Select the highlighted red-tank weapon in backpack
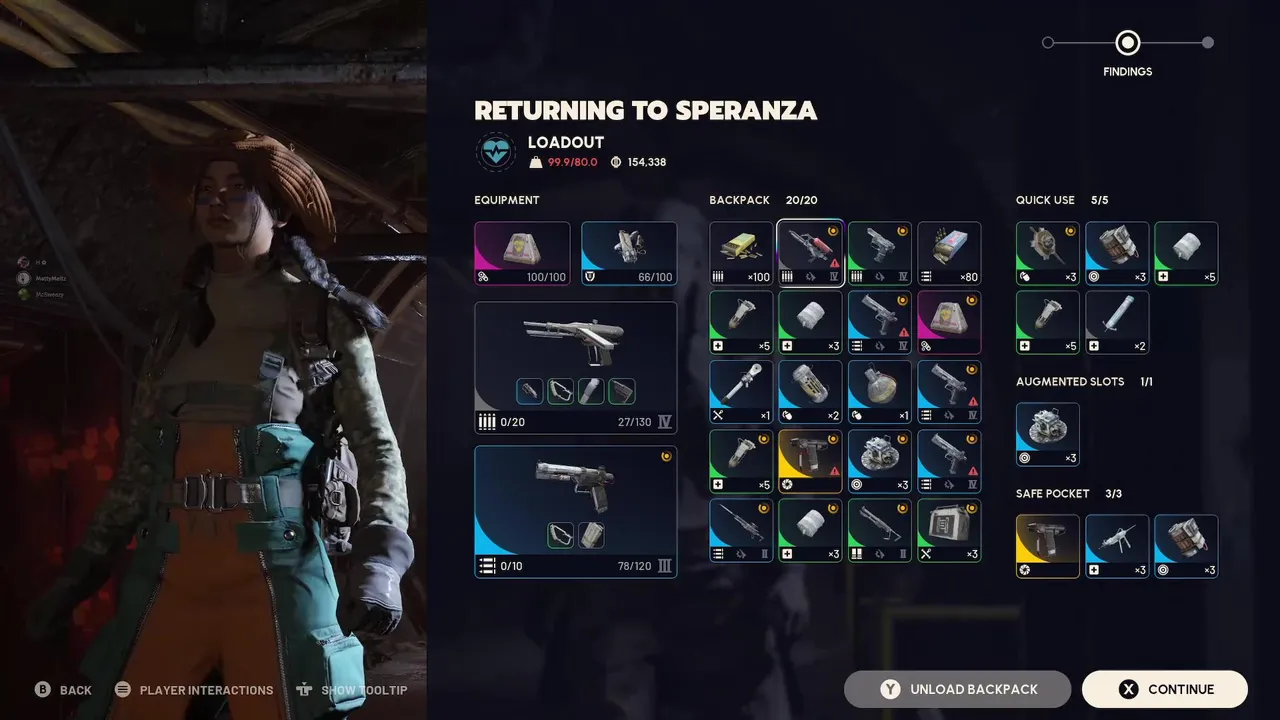 click(x=810, y=253)
